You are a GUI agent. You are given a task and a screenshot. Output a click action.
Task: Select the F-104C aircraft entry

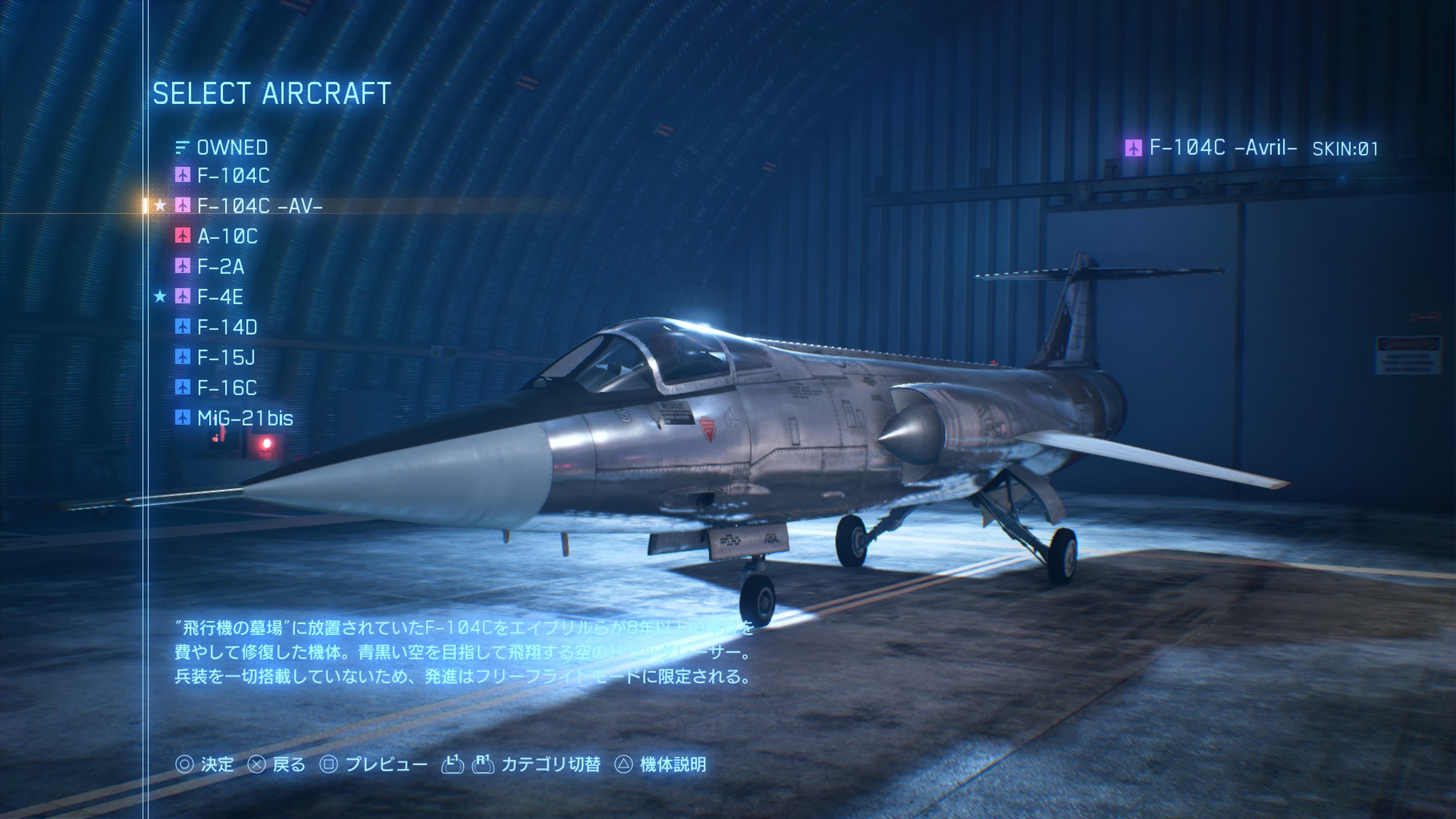click(x=233, y=176)
